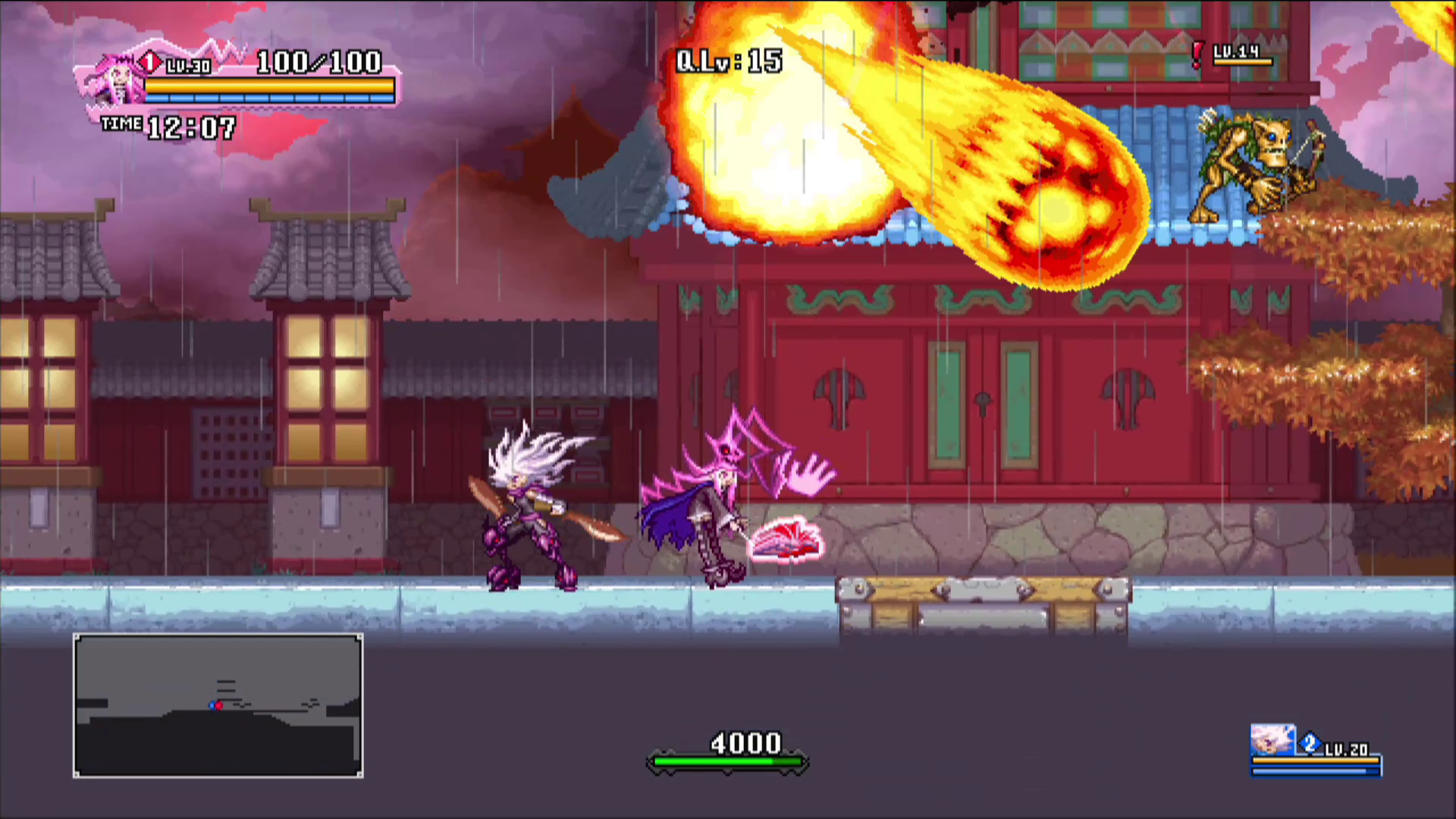Click the yellow HP bar showing 100/100
This screenshot has width=1456, height=819.
coord(269,86)
